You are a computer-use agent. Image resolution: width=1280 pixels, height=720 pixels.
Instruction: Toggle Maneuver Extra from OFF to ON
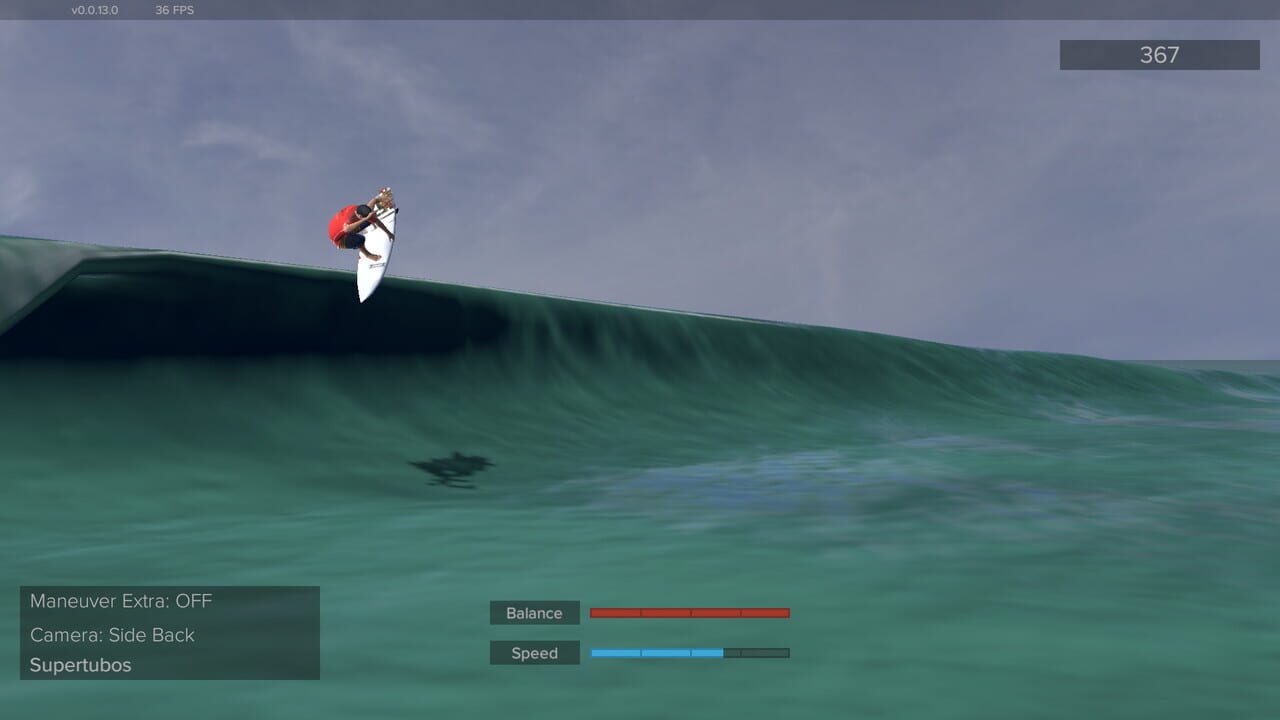(120, 601)
